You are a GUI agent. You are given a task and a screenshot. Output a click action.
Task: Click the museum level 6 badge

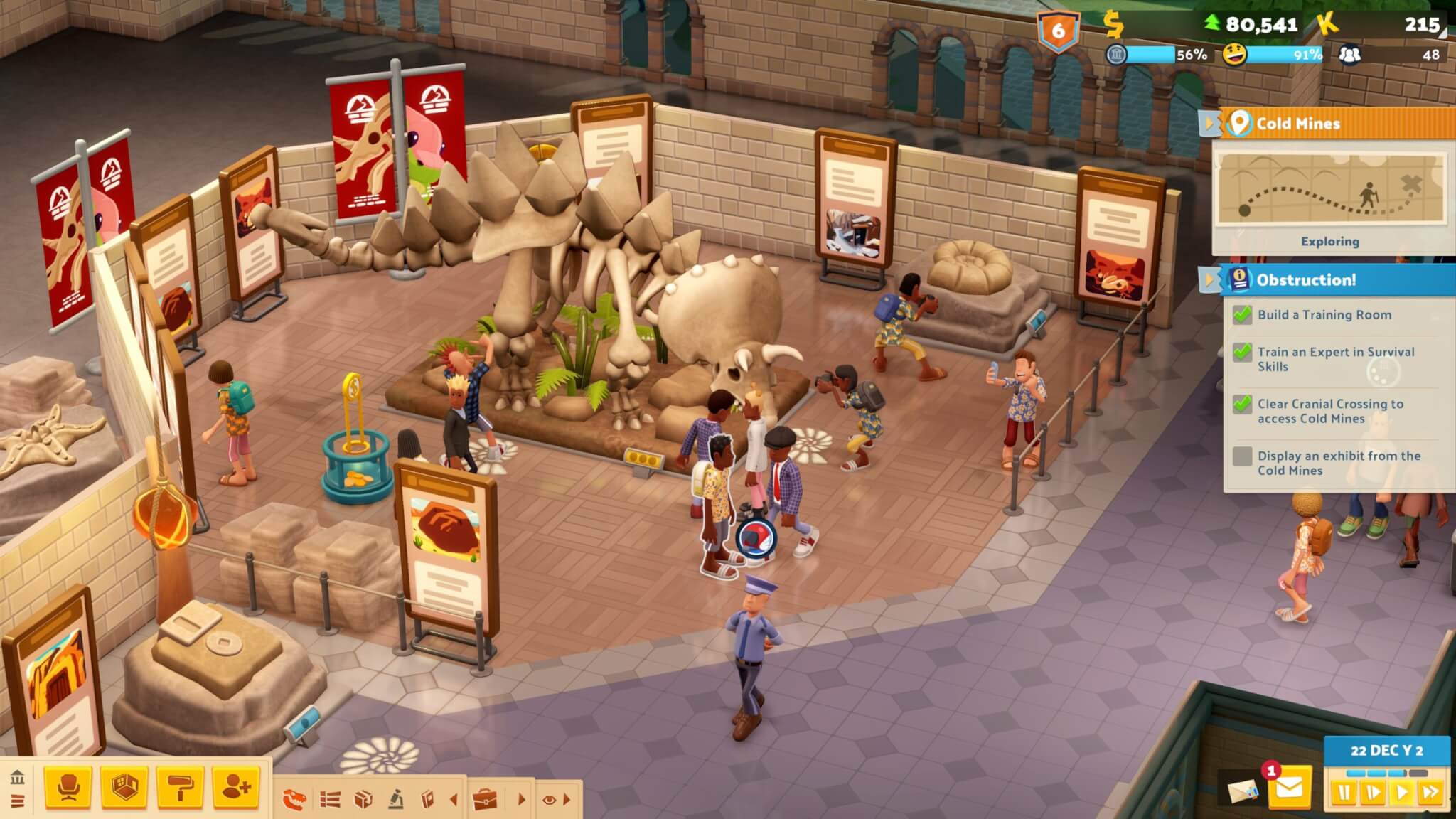1058,31
